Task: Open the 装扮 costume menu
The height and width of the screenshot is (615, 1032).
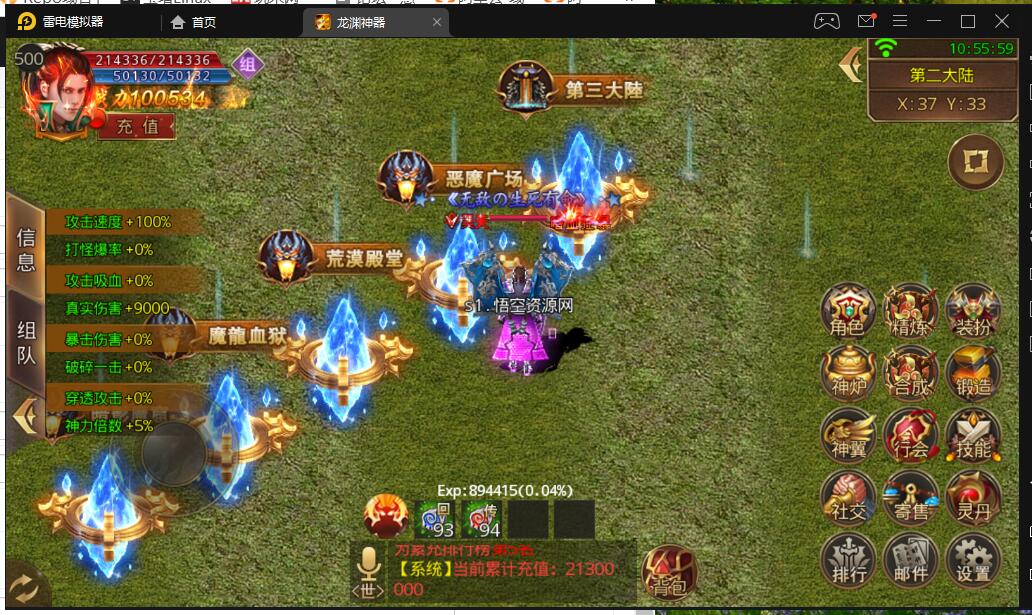Action: tap(972, 311)
